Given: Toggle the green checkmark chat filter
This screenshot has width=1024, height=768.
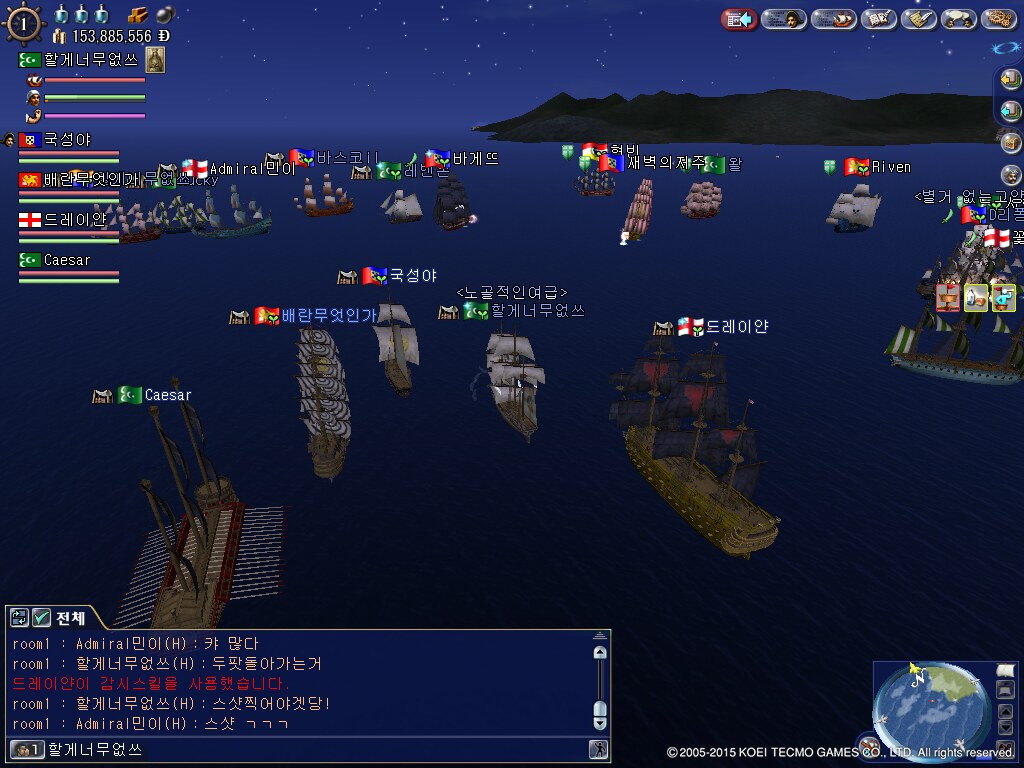Looking at the screenshot, I should coord(42,618).
